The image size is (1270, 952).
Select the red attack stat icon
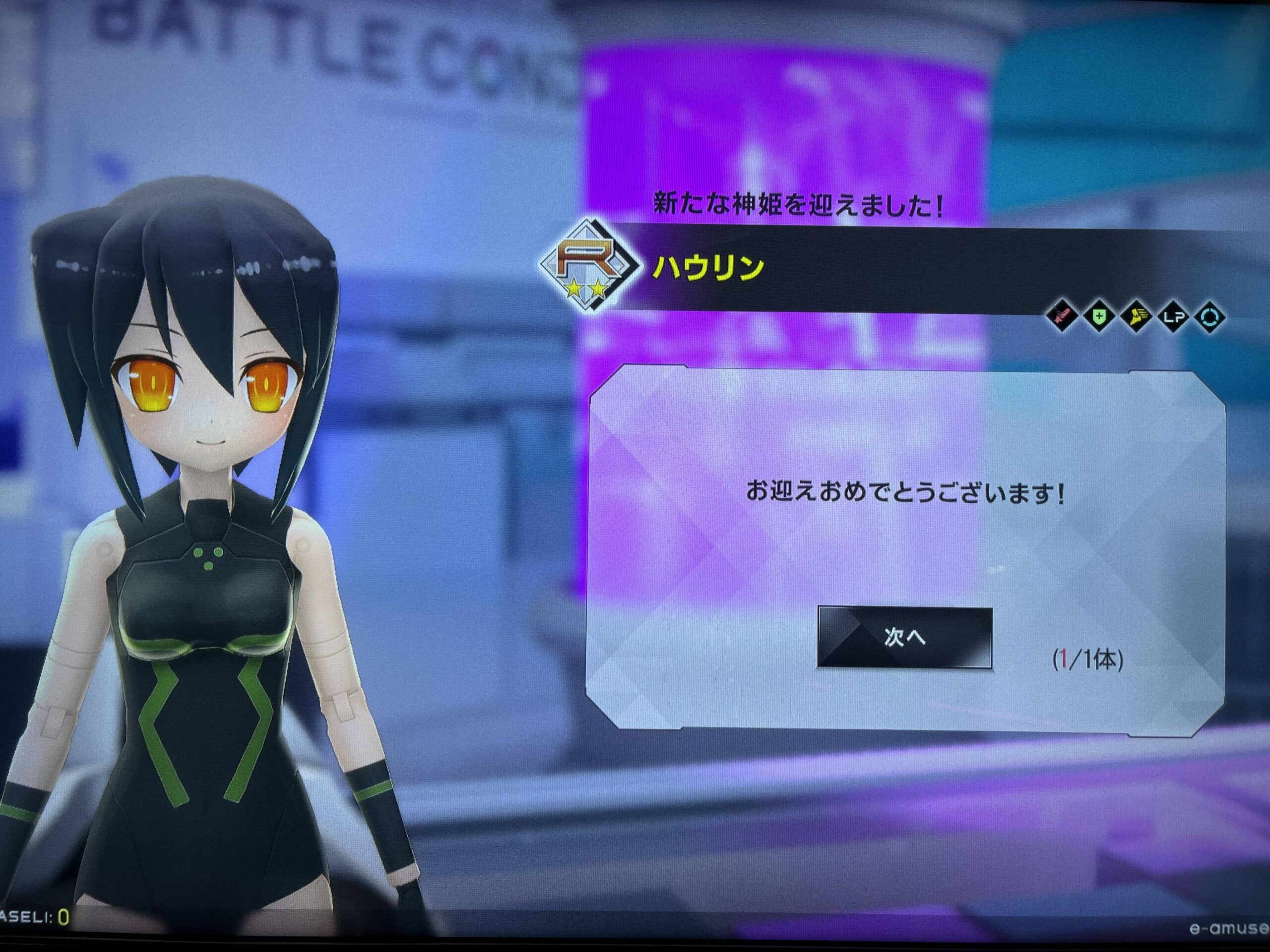pyautogui.click(x=1063, y=316)
